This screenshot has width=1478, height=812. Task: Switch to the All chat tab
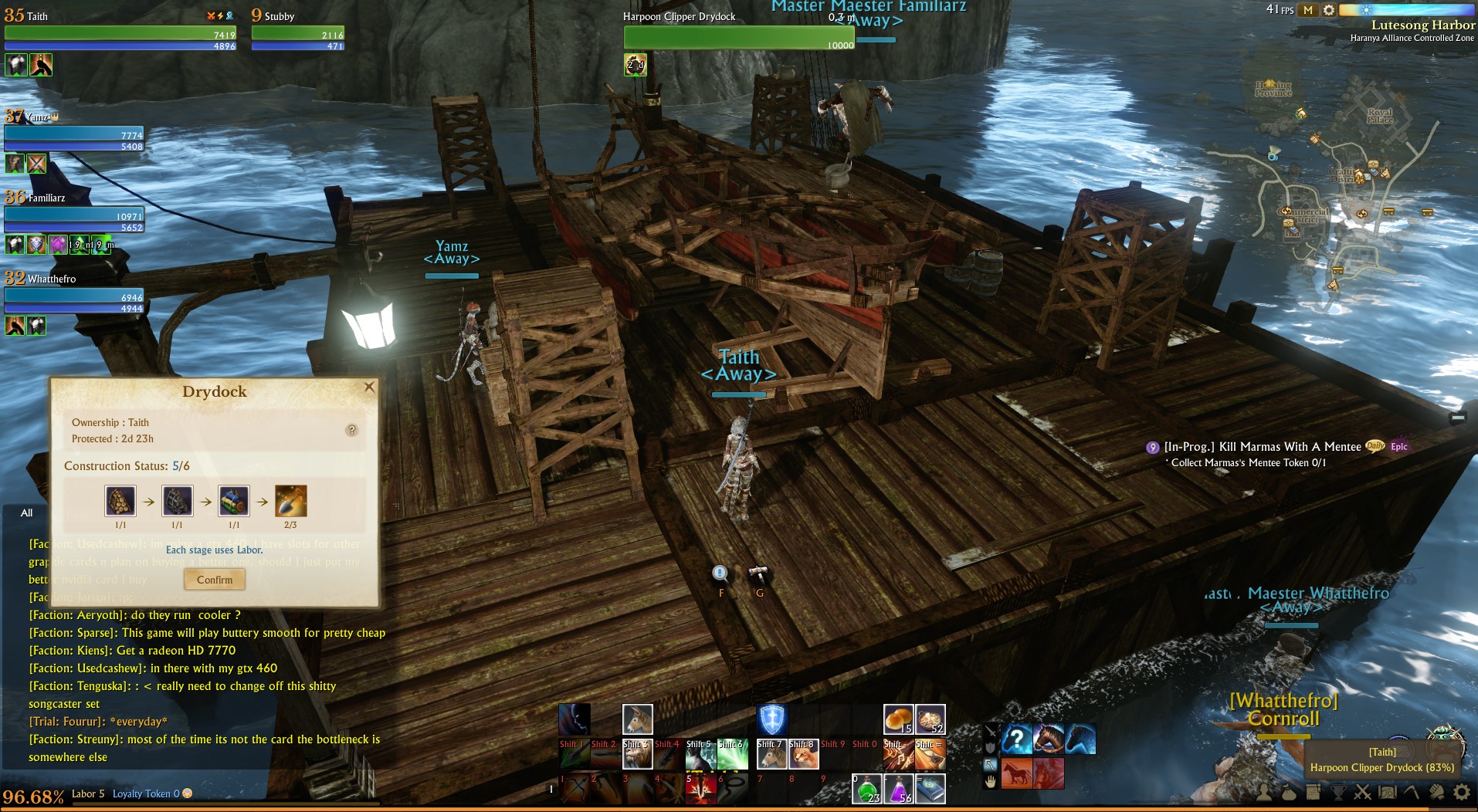click(x=27, y=513)
